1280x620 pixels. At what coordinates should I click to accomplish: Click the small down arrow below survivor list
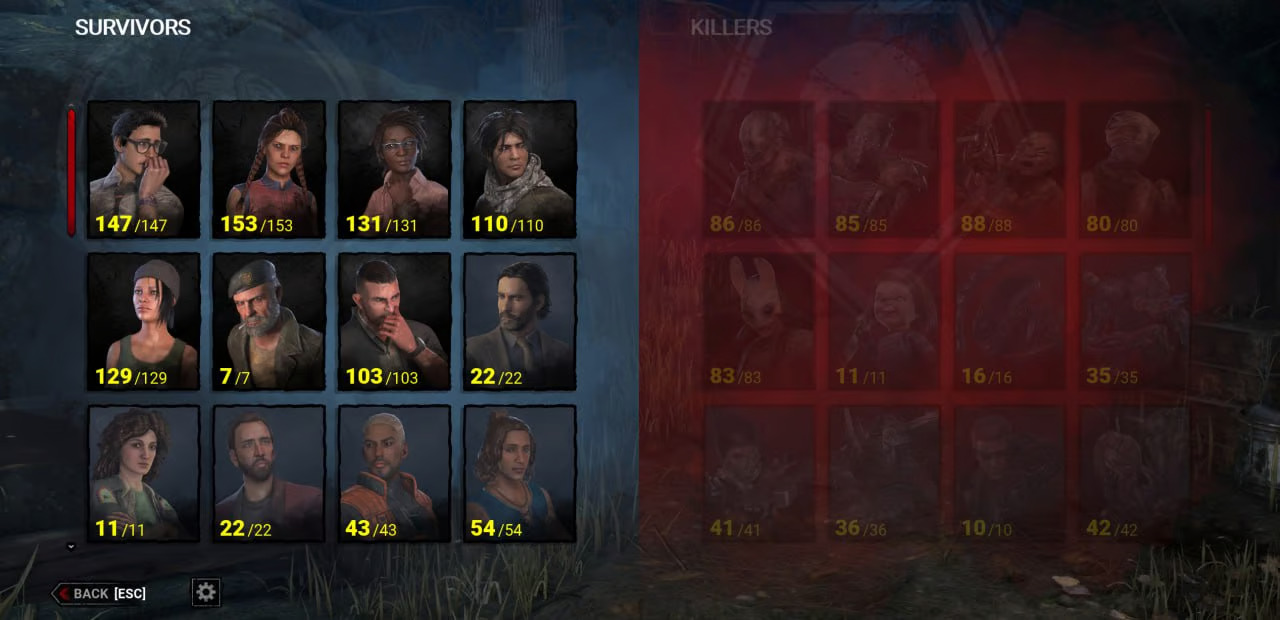pyautogui.click(x=71, y=546)
